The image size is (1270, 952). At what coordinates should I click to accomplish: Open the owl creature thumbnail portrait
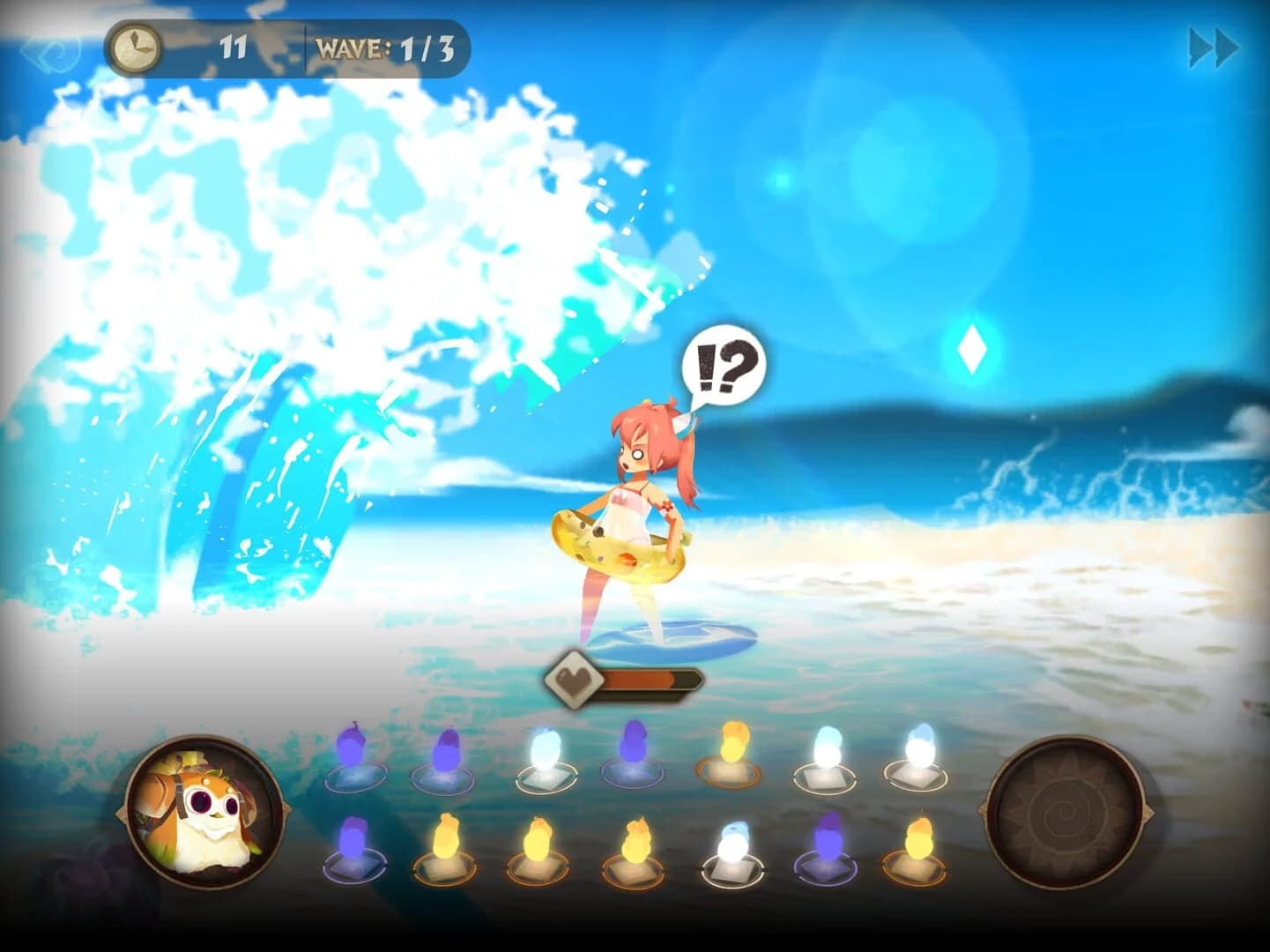(x=203, y=811)
